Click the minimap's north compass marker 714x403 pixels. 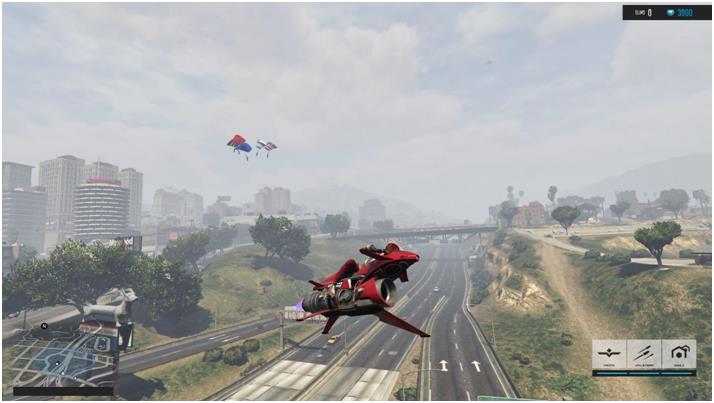pyautogui.click(x=44, y=326)
